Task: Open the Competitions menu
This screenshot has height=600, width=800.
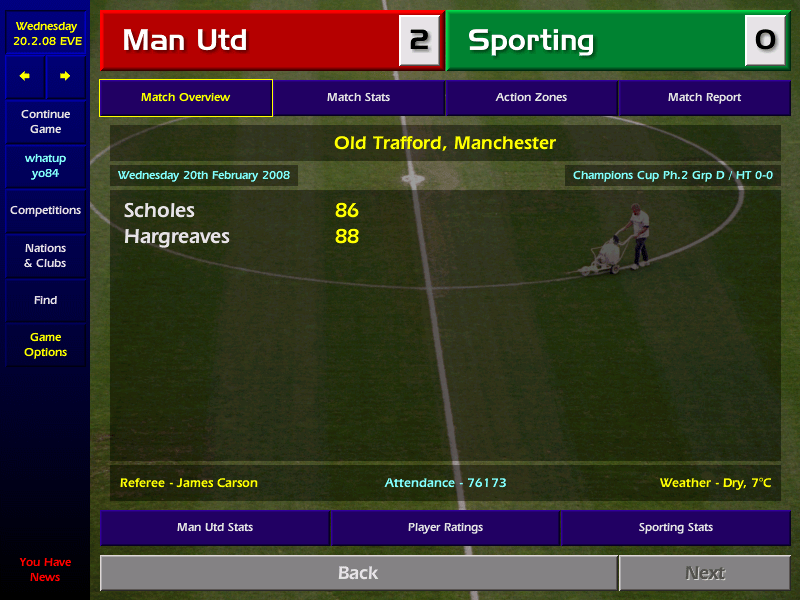Action: 45,211
